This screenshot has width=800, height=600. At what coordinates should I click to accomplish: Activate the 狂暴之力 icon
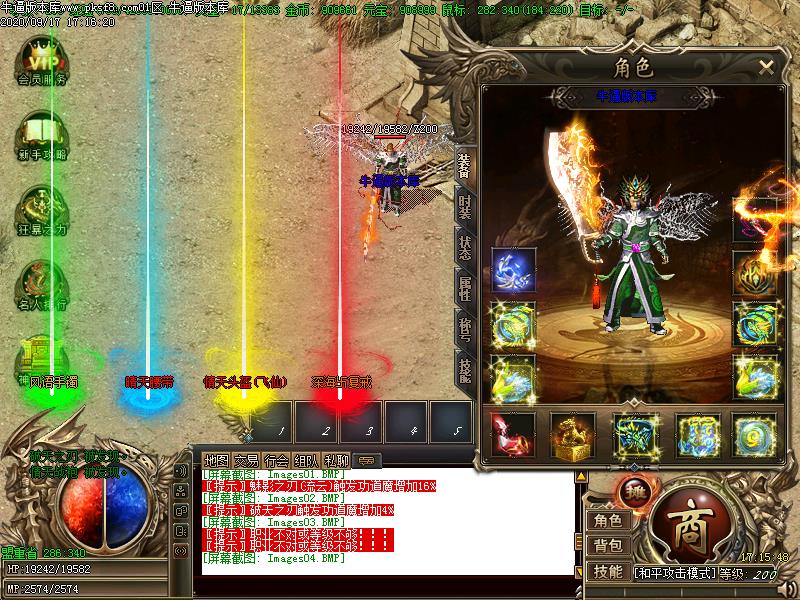click(42, 208)
